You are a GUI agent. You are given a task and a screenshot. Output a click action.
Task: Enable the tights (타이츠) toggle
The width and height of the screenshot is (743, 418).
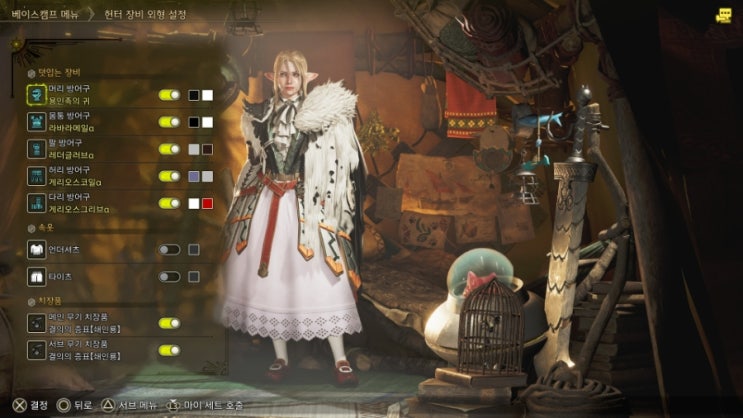tap(169, 276)
